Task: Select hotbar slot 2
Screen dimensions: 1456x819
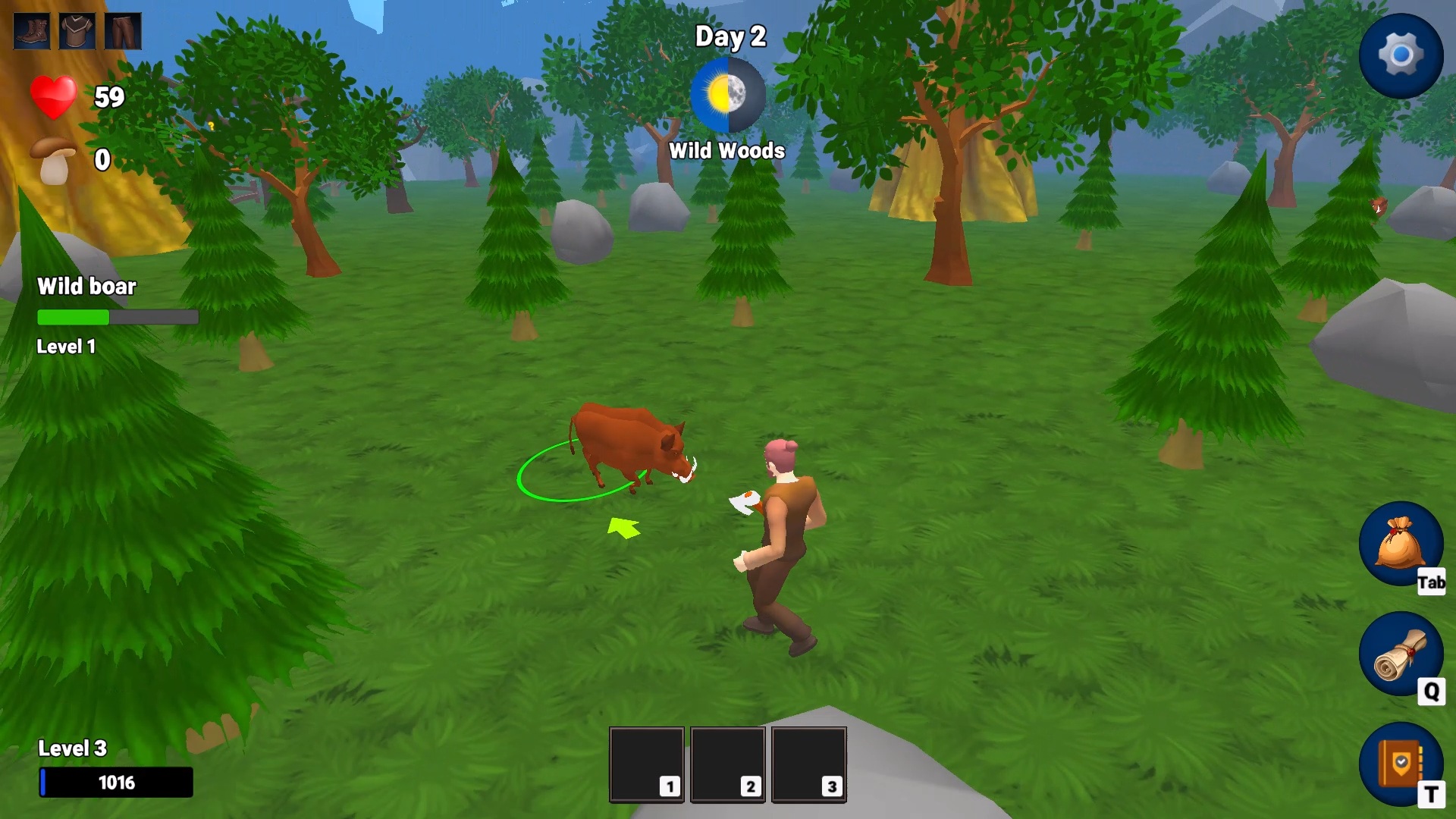Action: (728, 763)
